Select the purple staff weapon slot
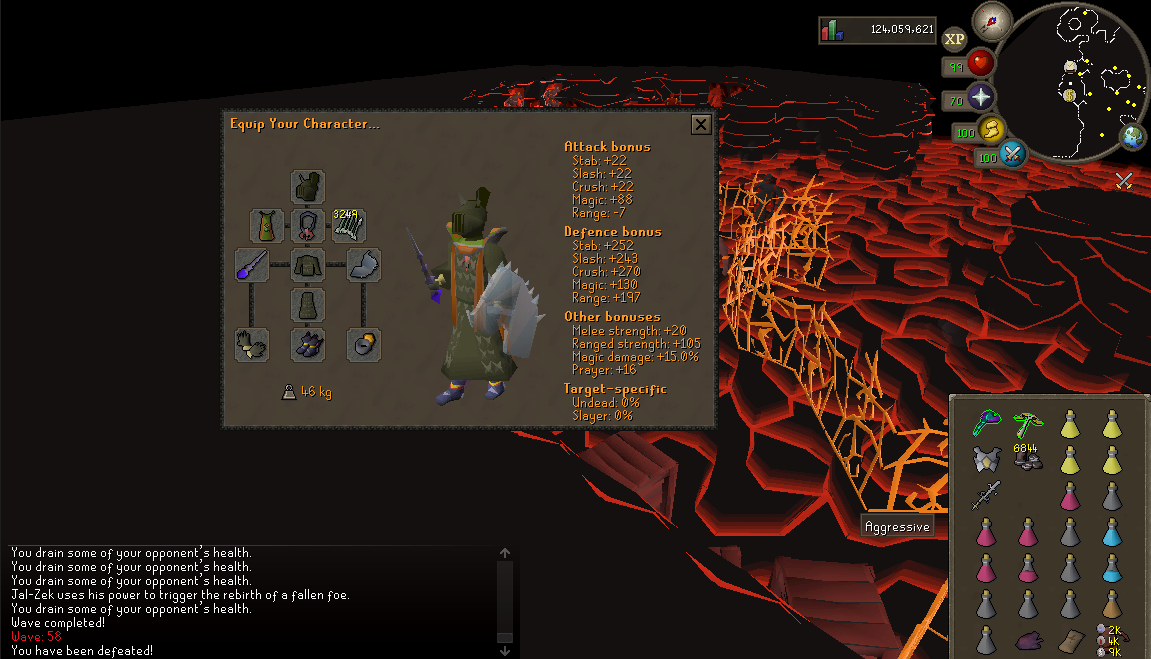This screenshot has height=659, width=1151. tap(252, 265)
